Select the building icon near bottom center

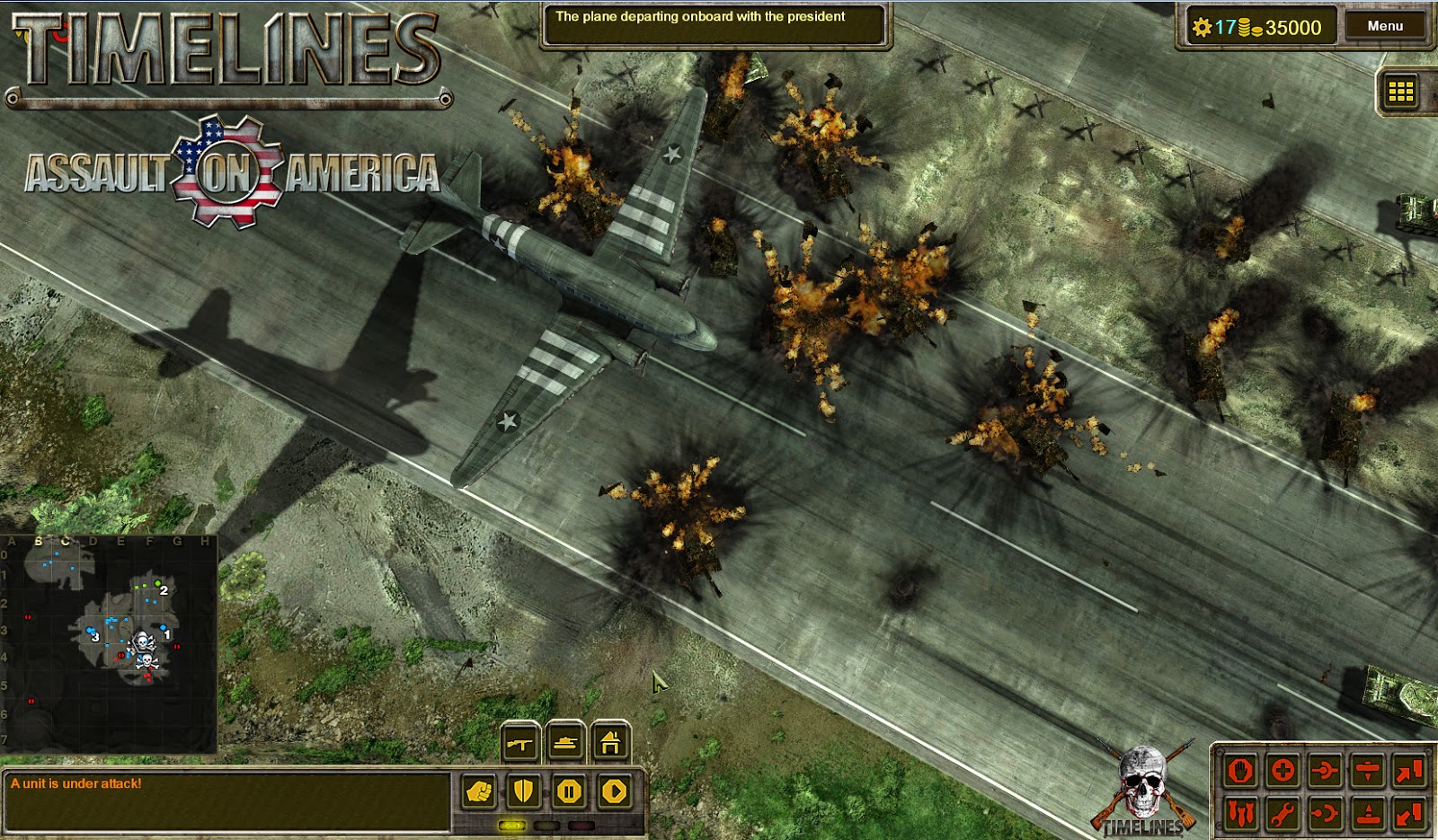[609, 744]
